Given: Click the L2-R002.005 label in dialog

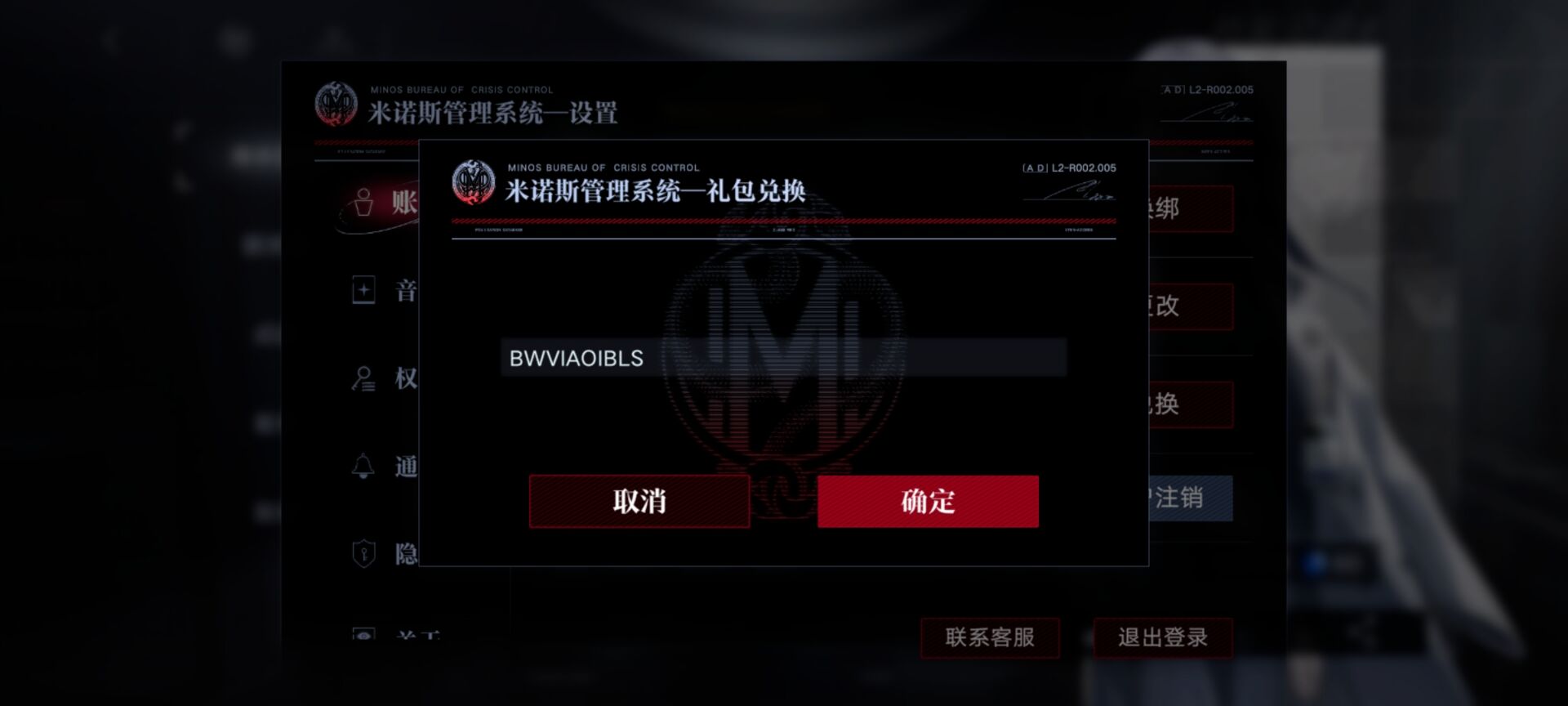Looking at the screenshot, I should coord(1070,168).
